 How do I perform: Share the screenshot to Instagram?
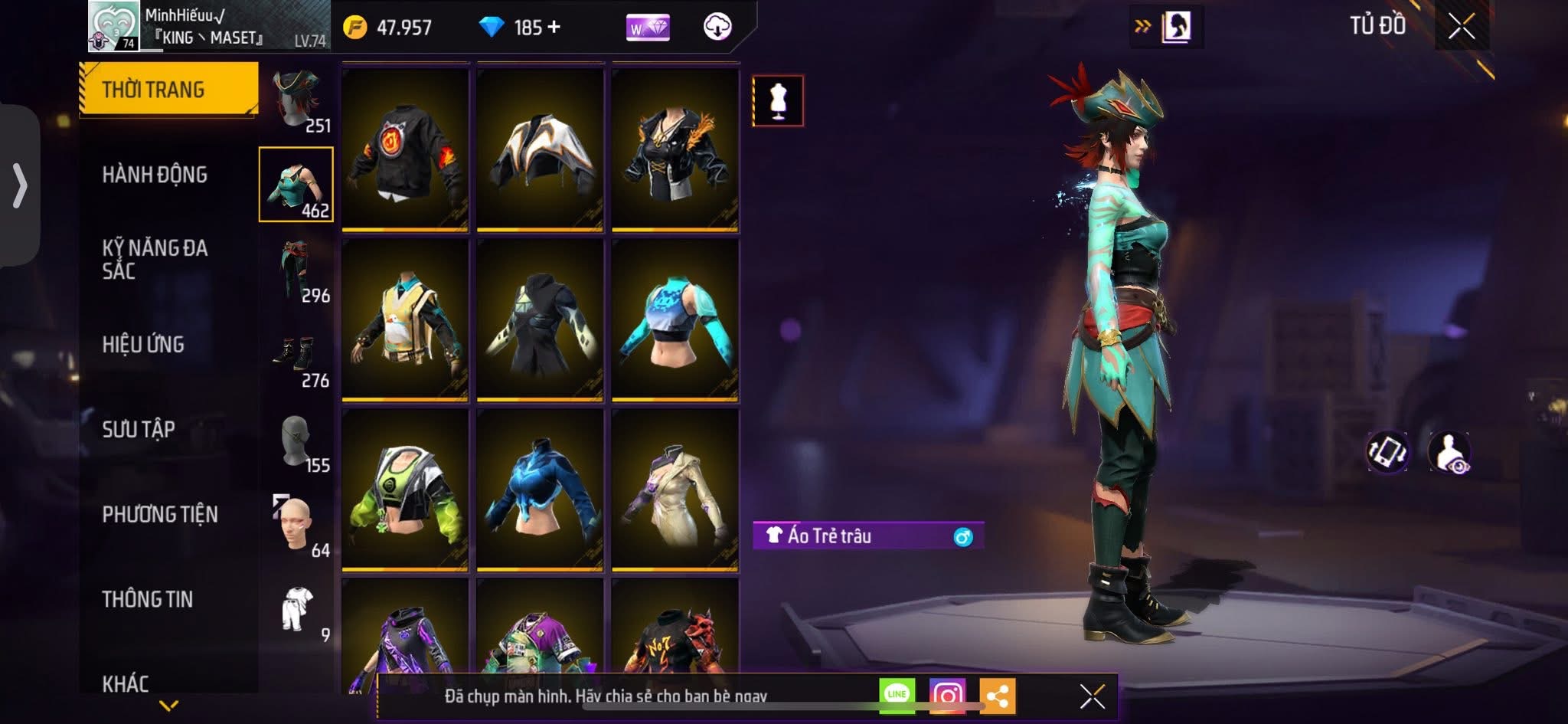point(946,696)
